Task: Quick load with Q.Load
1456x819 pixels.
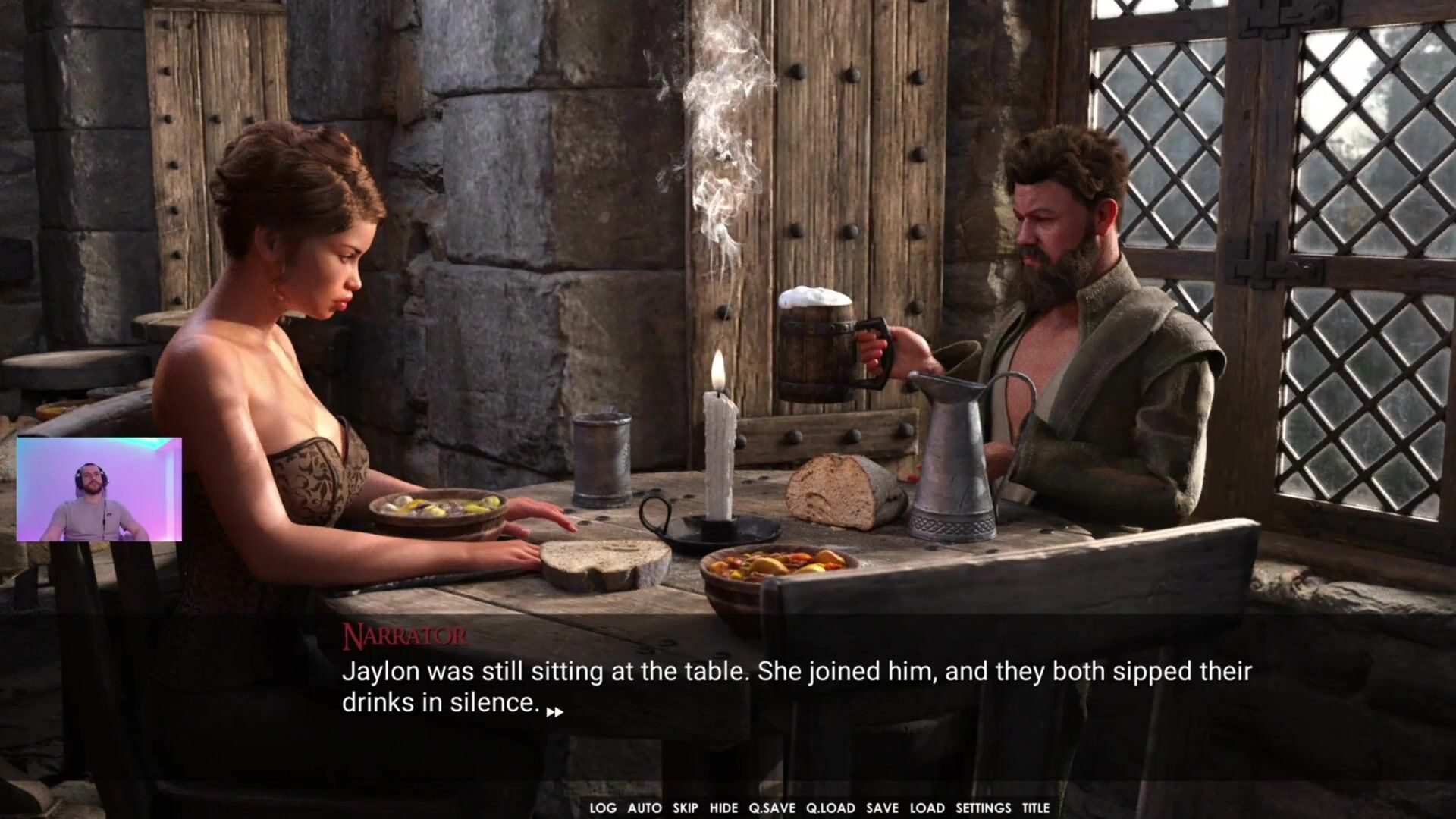Action: click(830, 808)
